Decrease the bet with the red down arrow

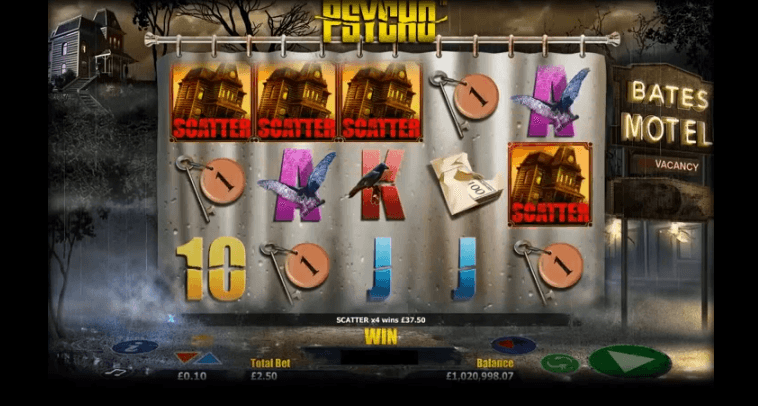(x=186, y=358)
